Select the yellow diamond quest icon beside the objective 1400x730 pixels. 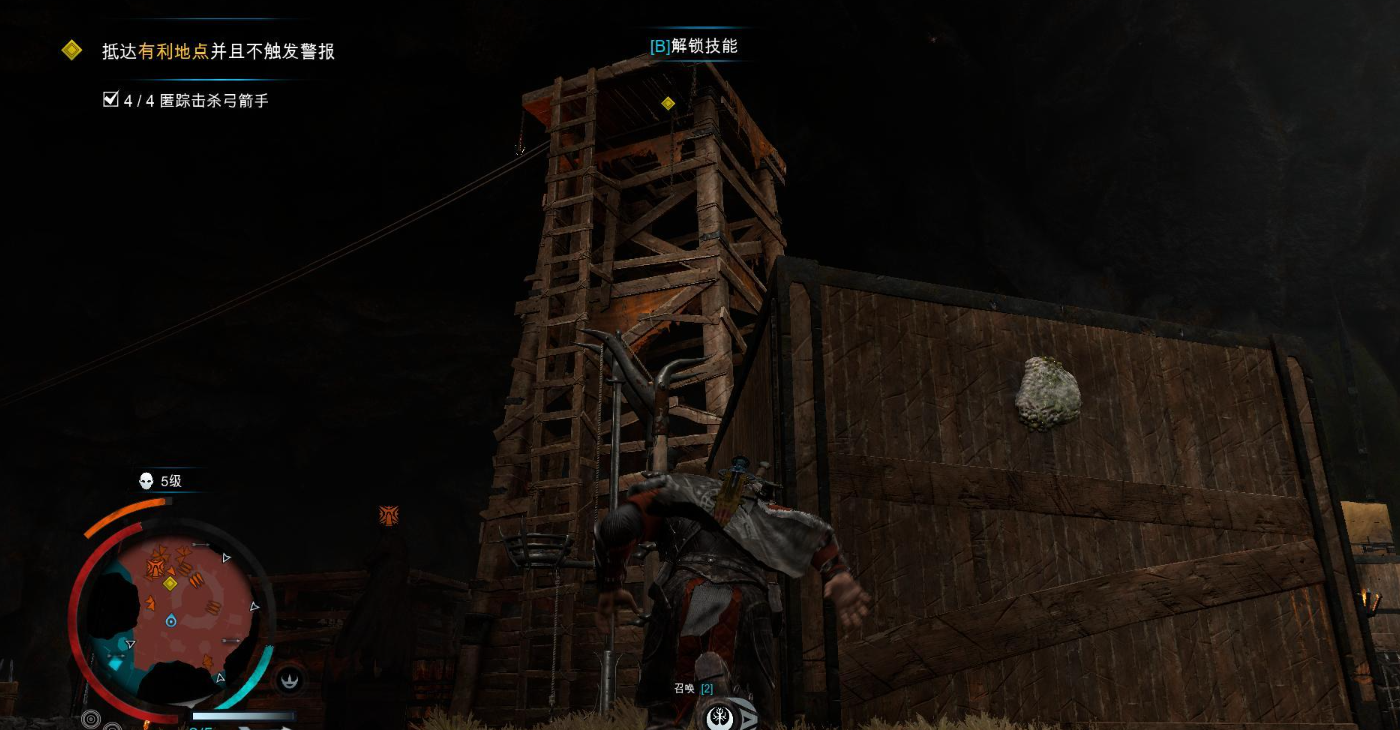[72, 50]
